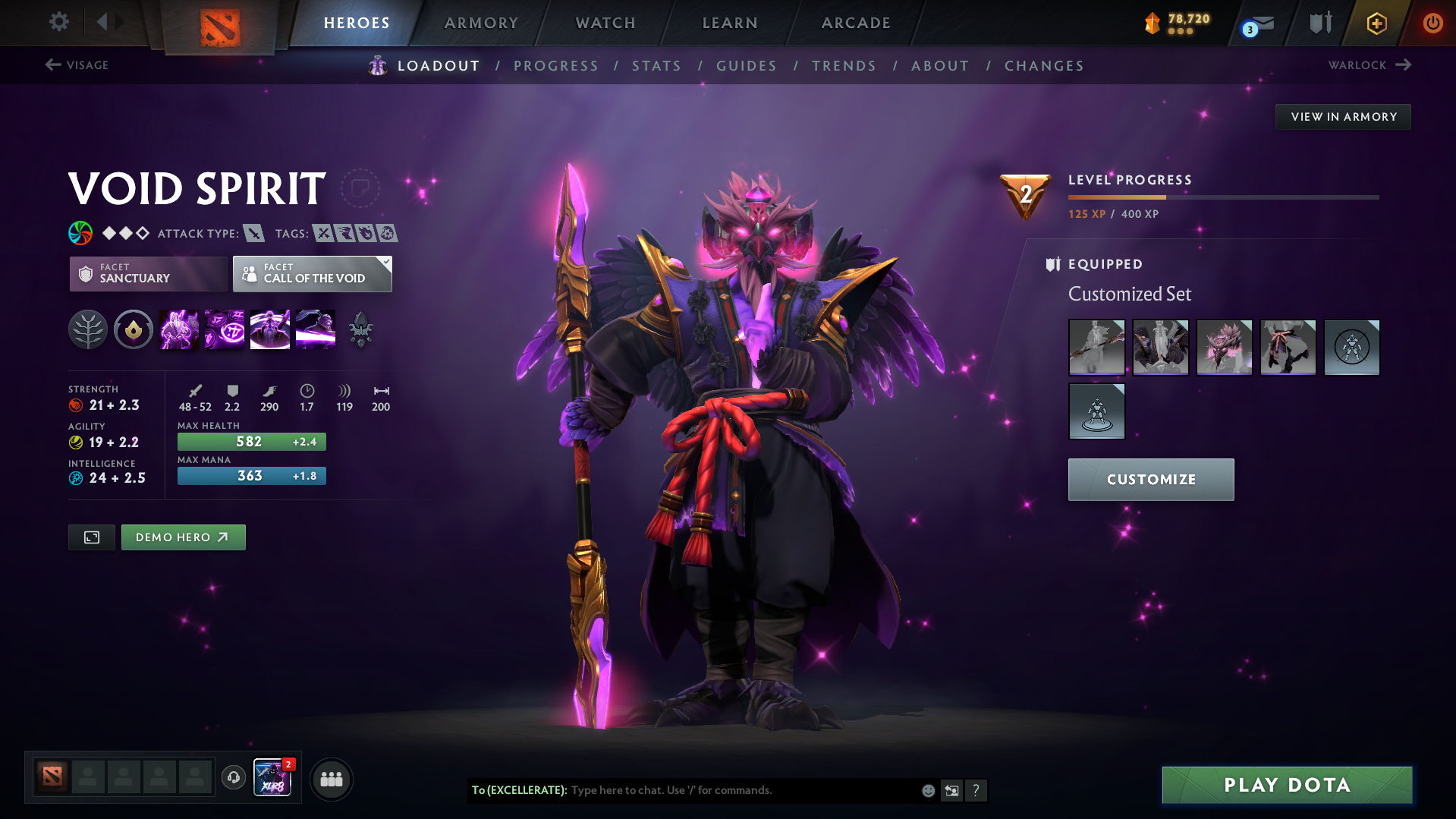
Task: Select the Sanctuary facet
Action: 147,274
